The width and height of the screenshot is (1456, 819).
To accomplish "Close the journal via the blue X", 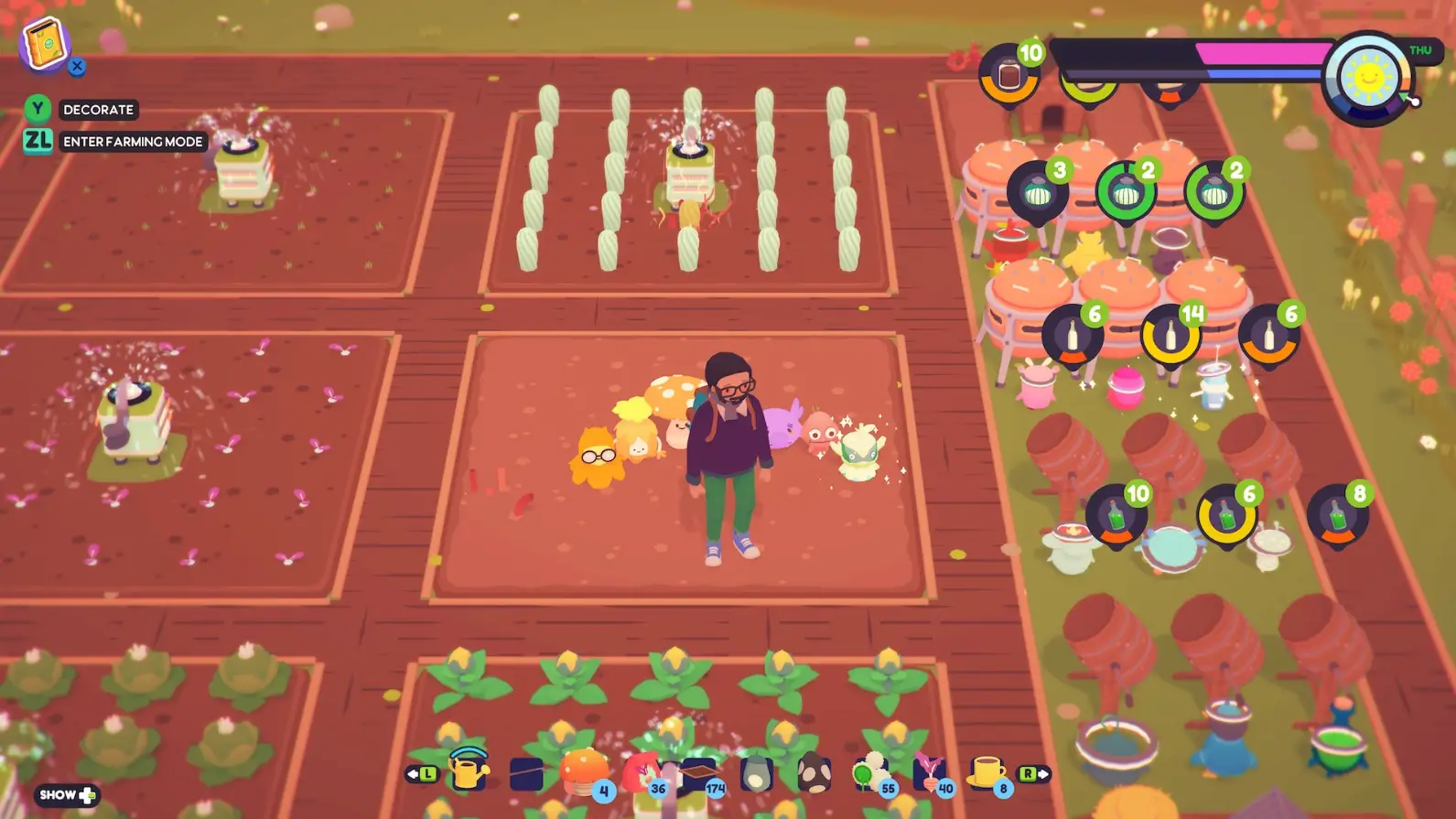I will coord(78,66).
